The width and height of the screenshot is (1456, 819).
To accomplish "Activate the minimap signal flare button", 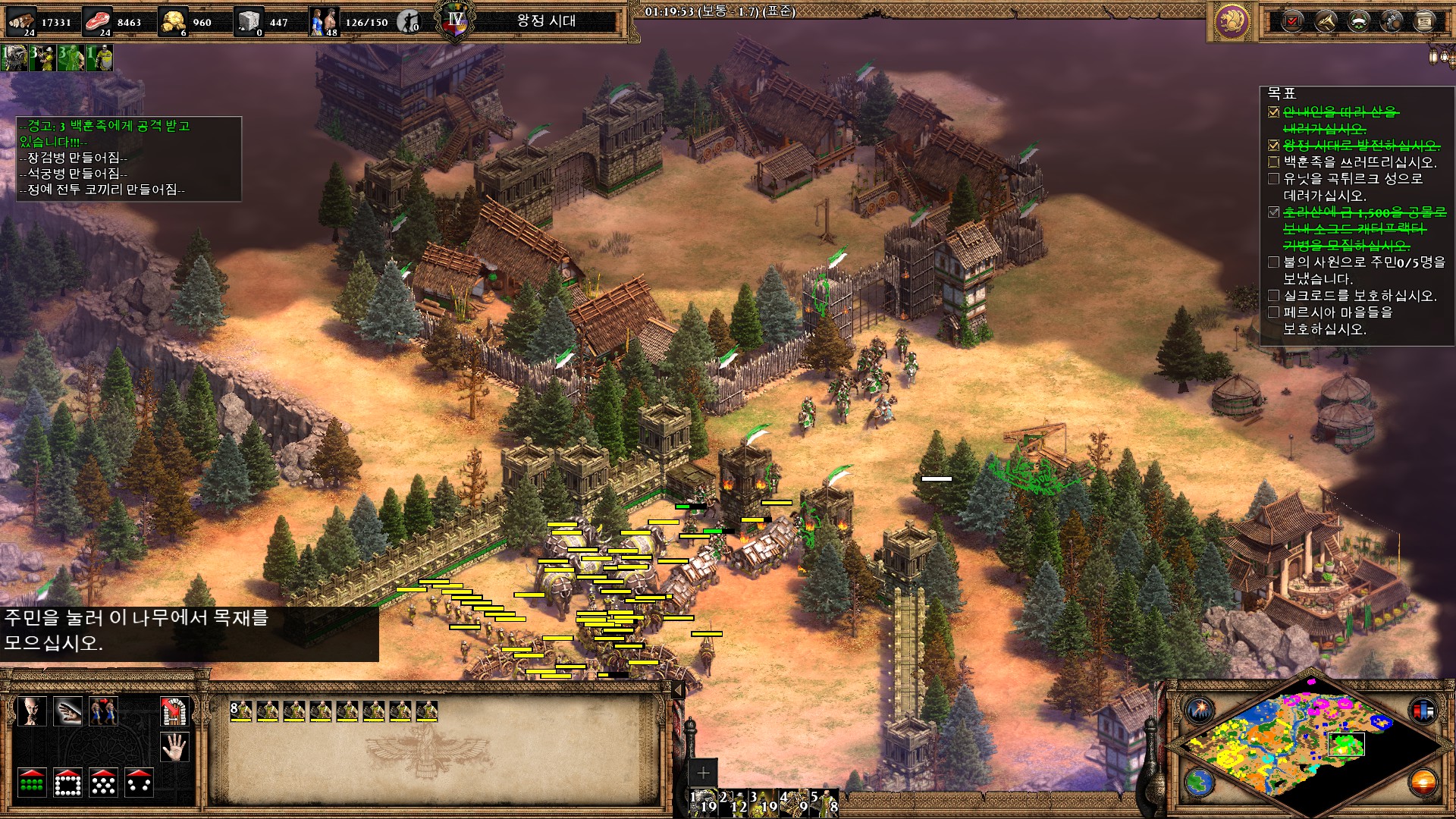I will click(1200, 711).
